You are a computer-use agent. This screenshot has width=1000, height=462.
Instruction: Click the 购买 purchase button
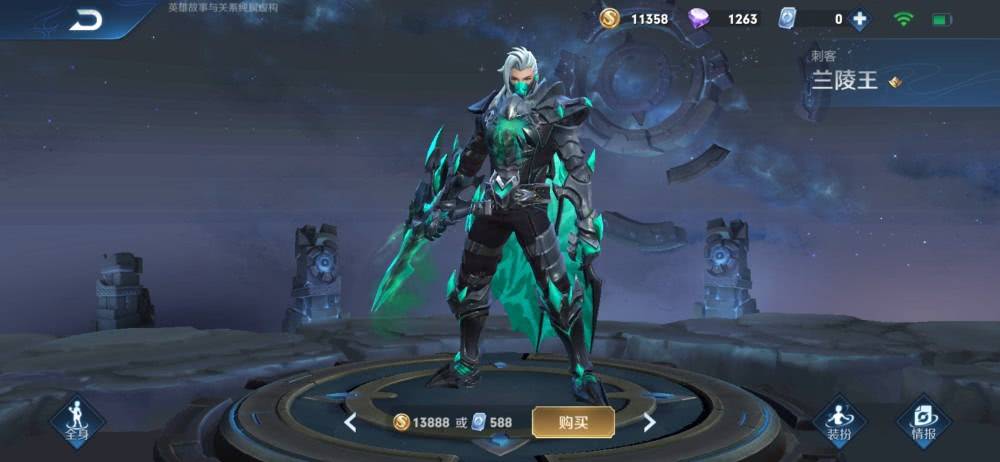click(x=573, y=422)
